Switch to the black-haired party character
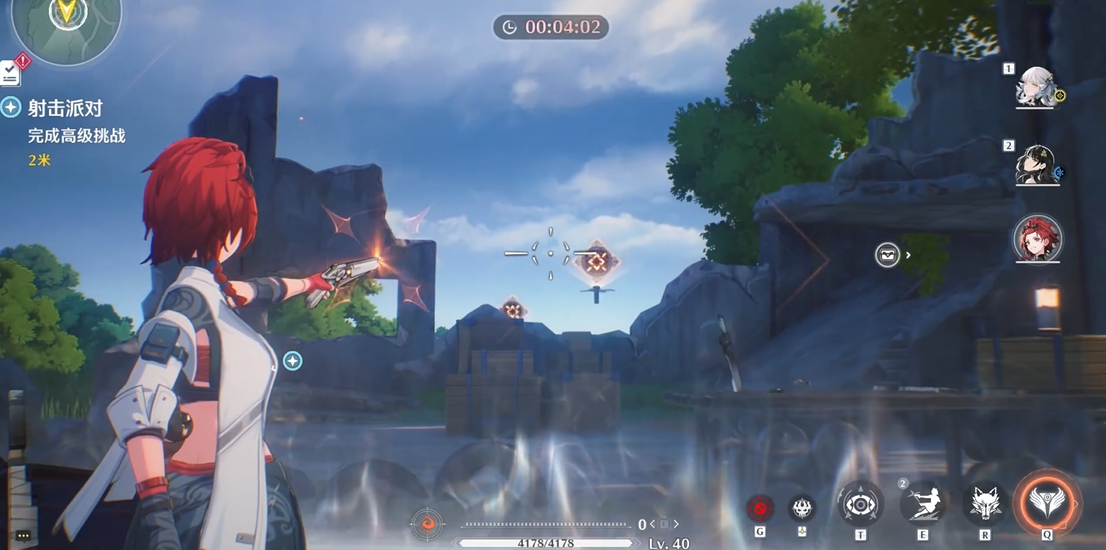The width and height of the screenshot is (1106, 550). 1034,166
